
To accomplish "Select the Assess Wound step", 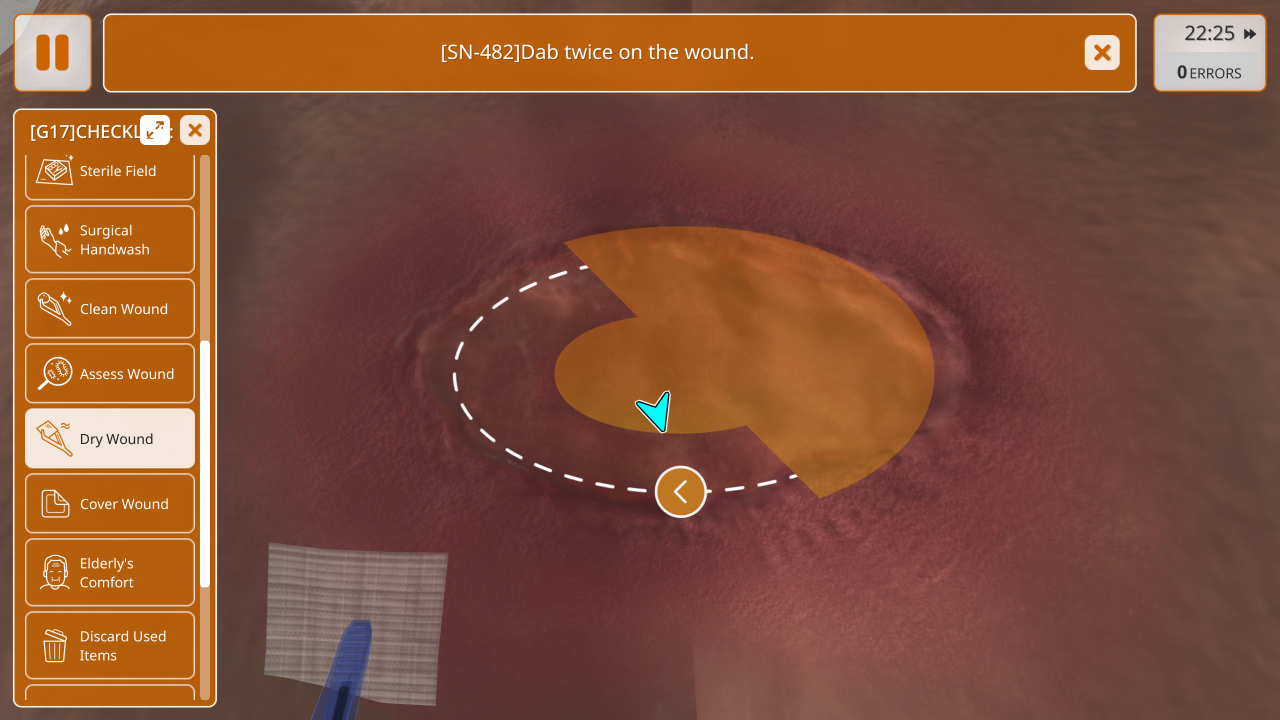I will (x=110, y=374).
